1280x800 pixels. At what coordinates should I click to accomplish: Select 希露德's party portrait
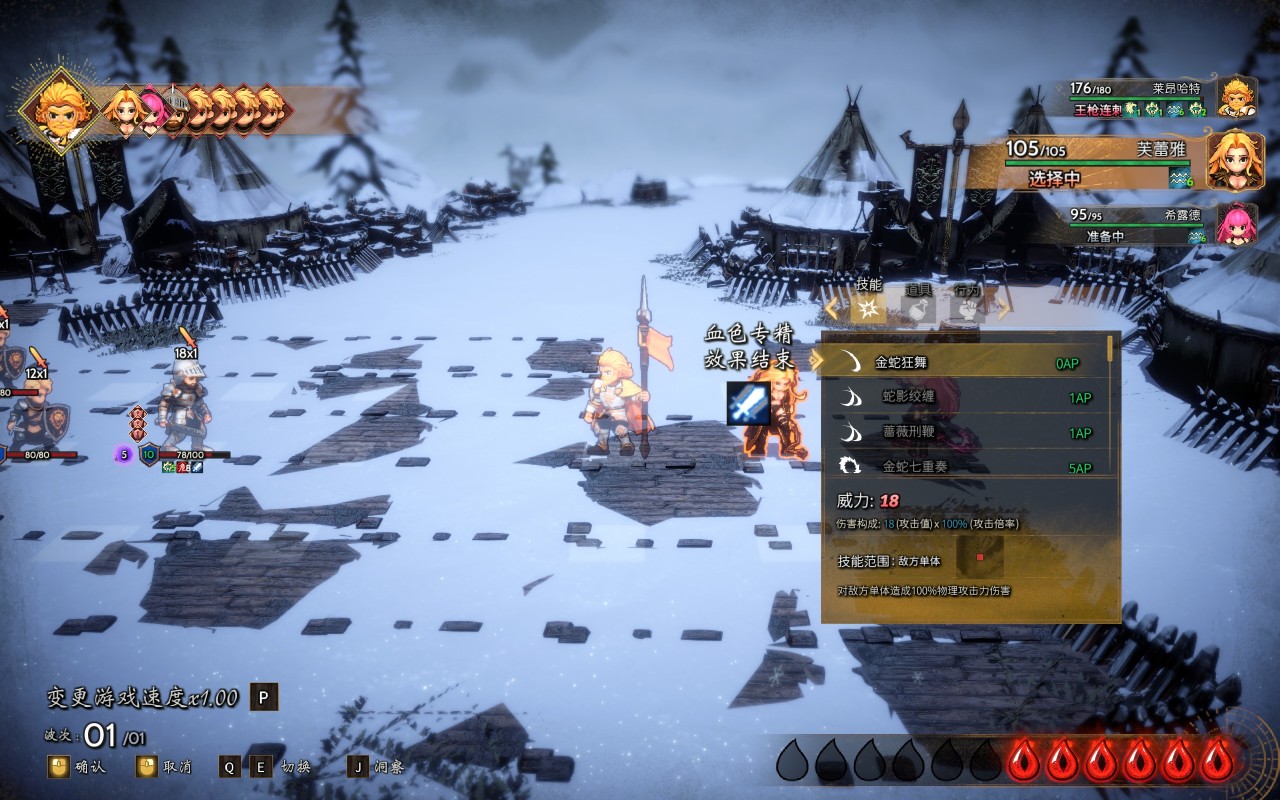(x=1236, y=223)
